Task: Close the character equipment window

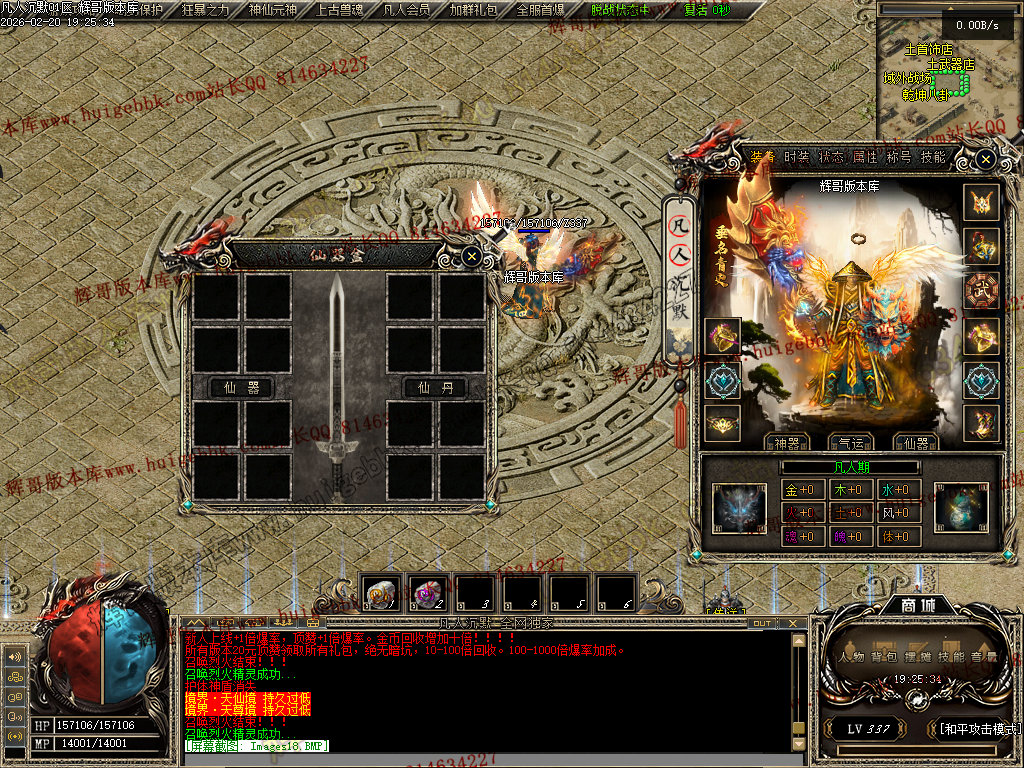Action: pyautogui.click(x=986, y=158)
